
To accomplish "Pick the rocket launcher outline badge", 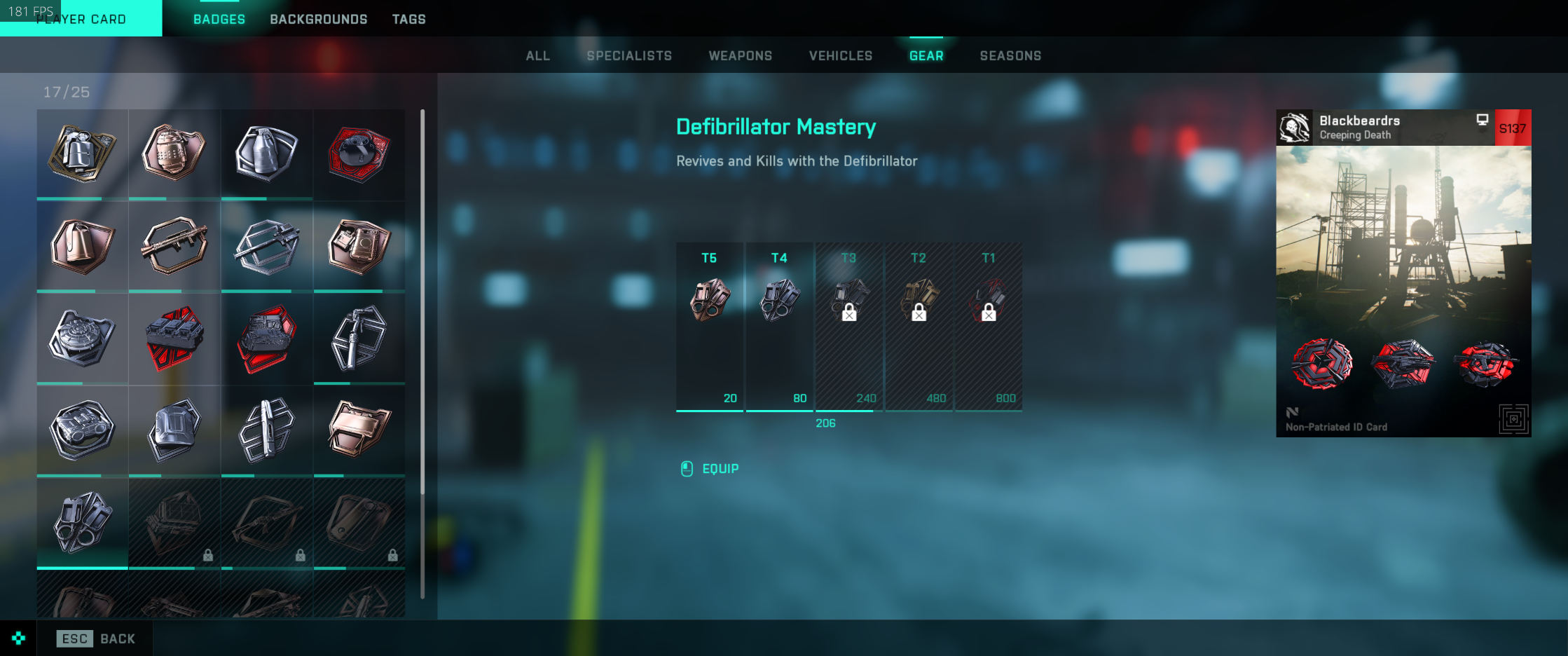I will click(x=174, y=246).
